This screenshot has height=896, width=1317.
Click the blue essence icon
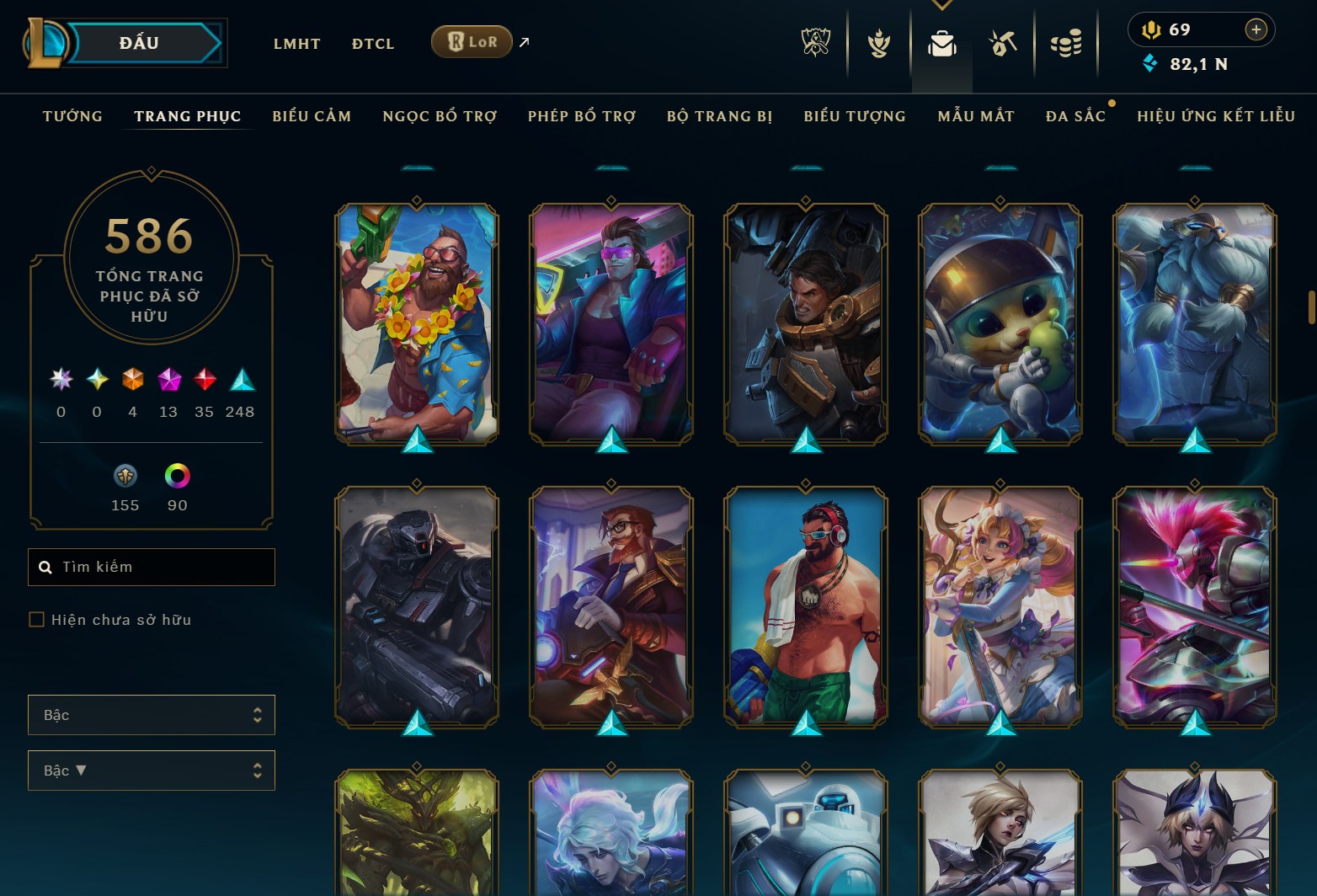pyautogui.click(x=1149, y=62)
